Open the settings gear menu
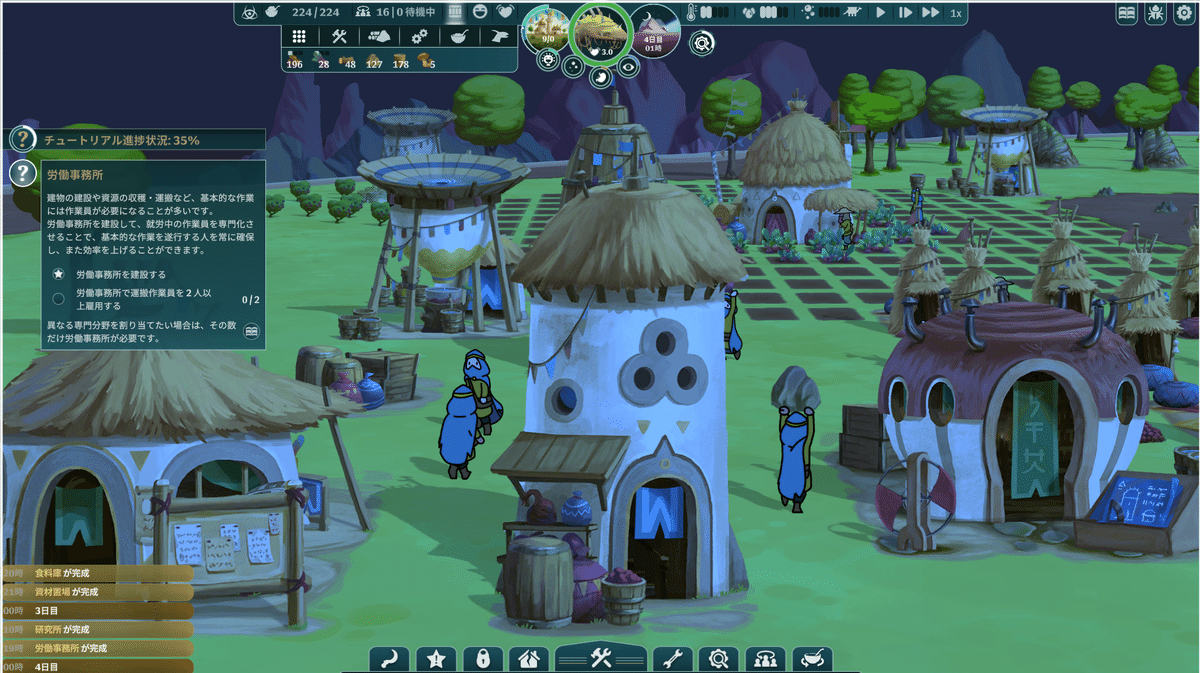 point(1183,13)
